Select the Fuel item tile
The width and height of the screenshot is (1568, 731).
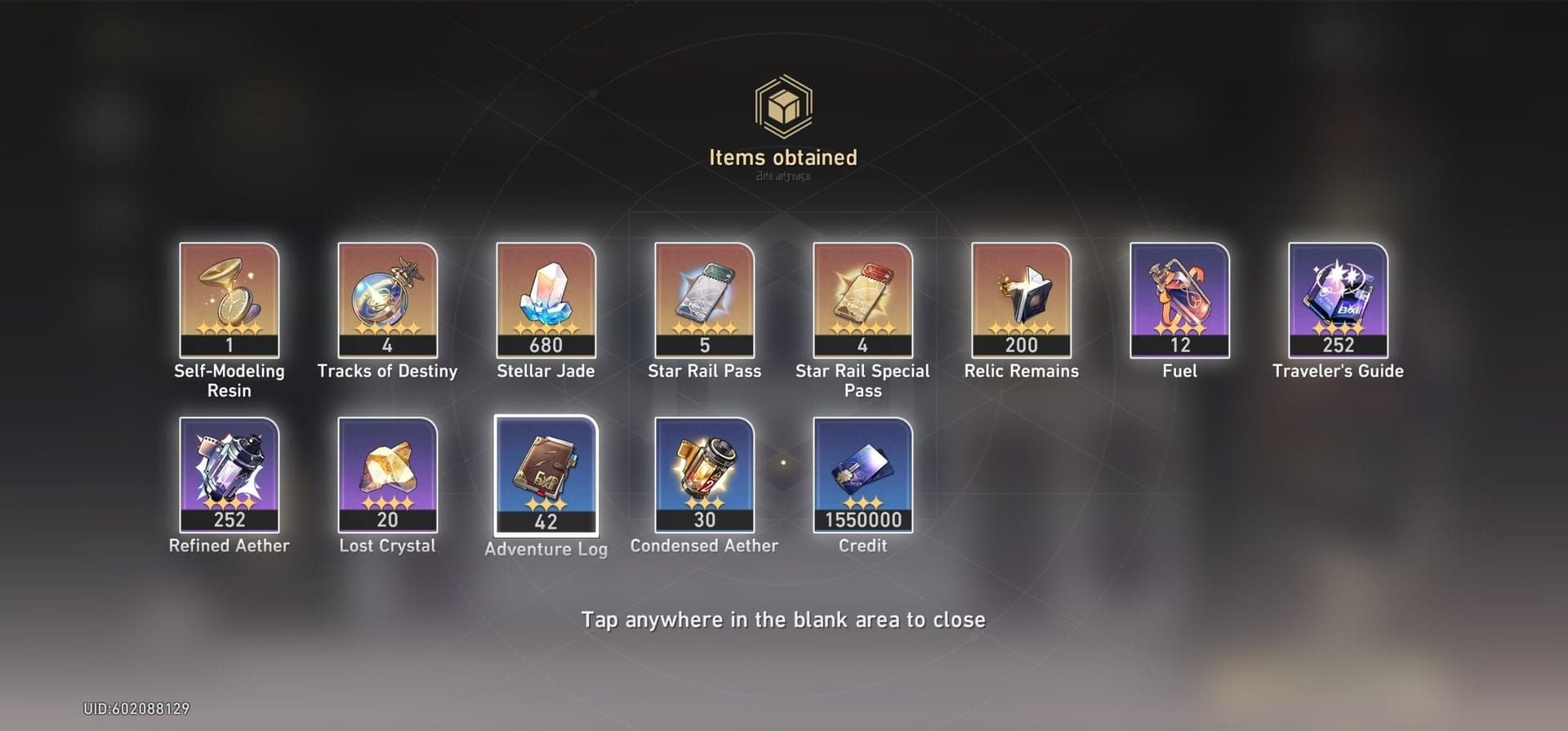(x=1180, y=300)
